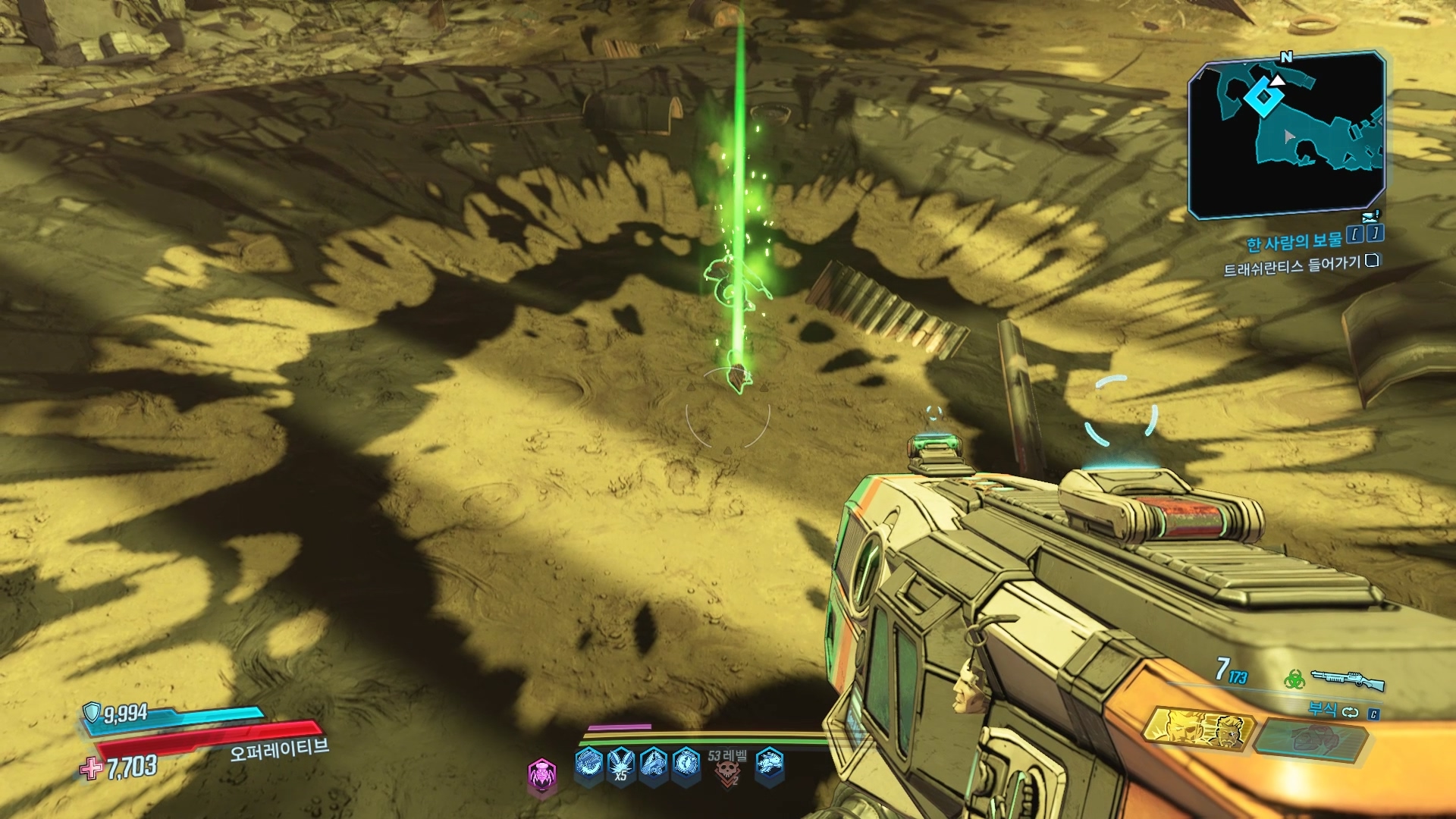Image resolution: width=1456 pixels, height=819 pixels.
Task: Toggle the '부식' corrosive element switch icon
Action: [x=1351, y=711]
